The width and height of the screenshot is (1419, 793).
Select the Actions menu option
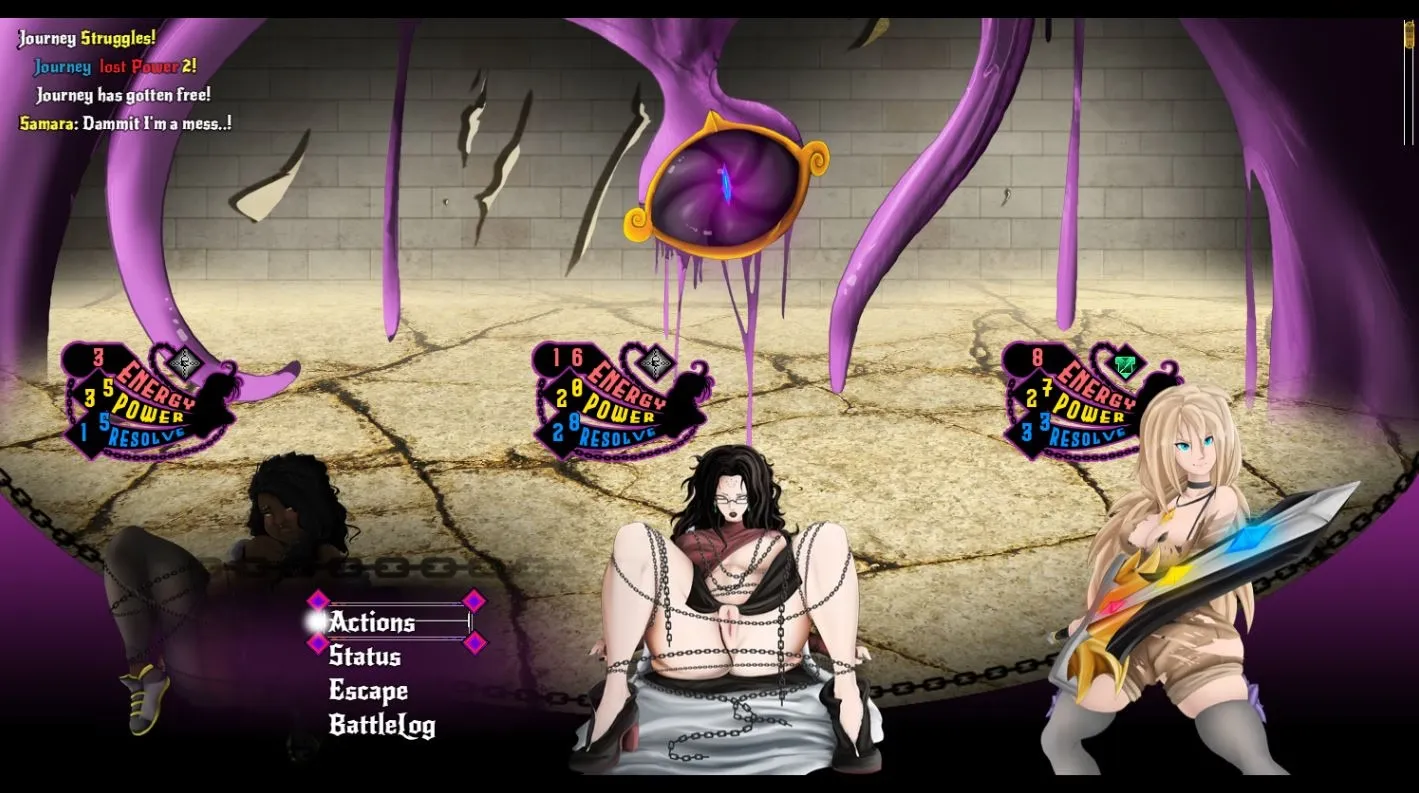[x=372, y=622]
